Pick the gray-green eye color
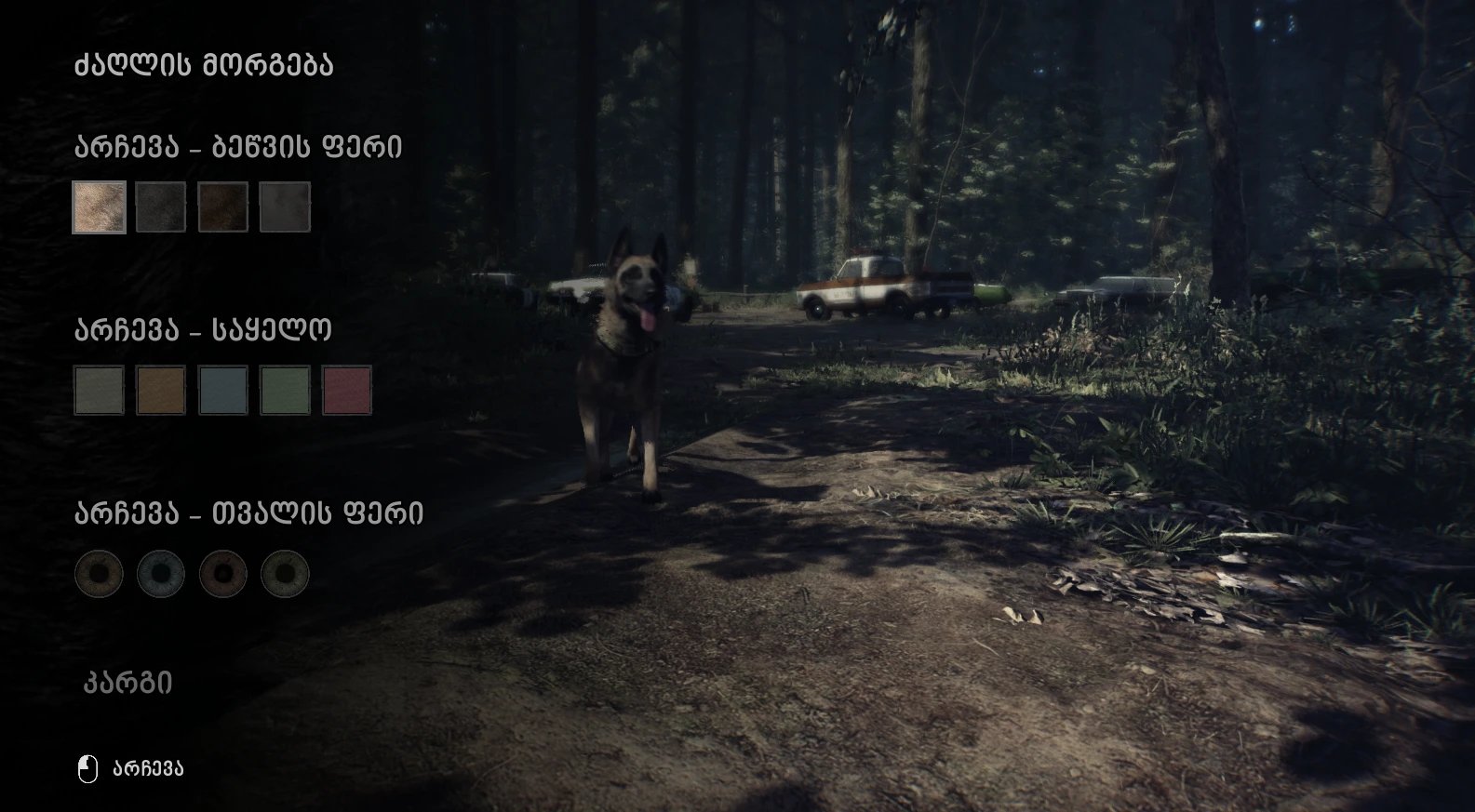1475x812 pixels. tap(285, 573)
